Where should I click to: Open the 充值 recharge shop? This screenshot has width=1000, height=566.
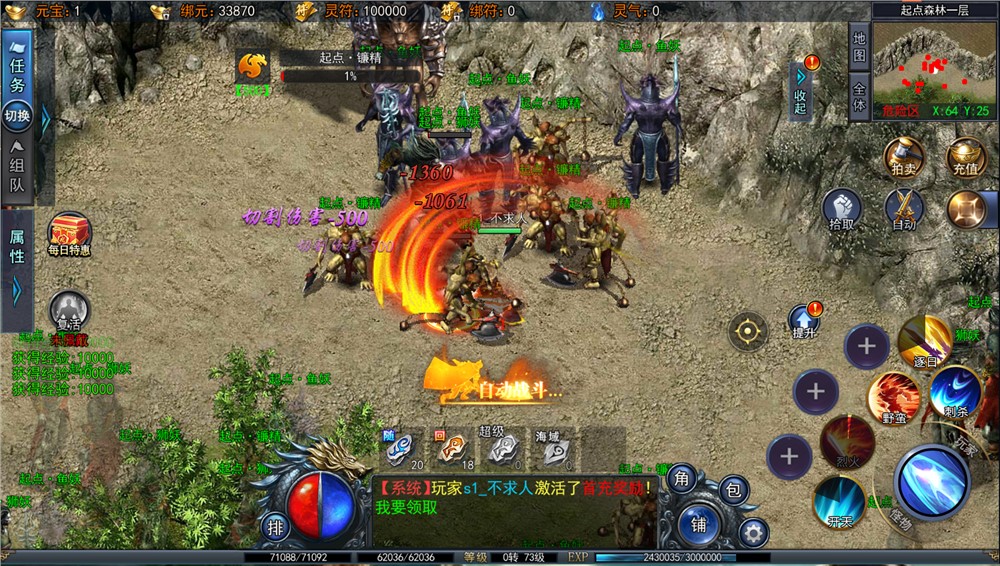966,157
